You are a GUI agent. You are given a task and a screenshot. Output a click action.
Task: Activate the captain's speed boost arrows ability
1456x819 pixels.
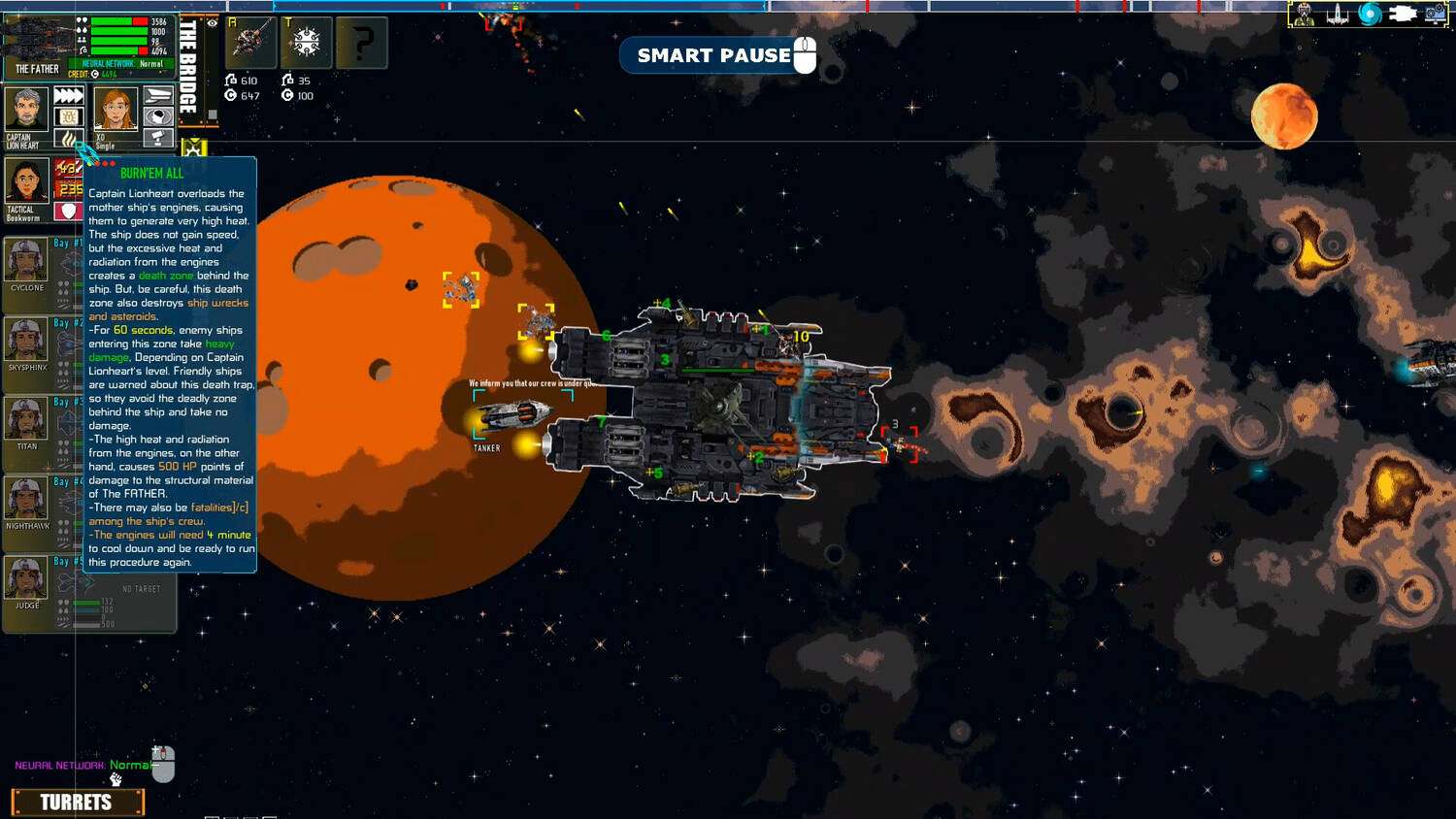pos(68,95)
